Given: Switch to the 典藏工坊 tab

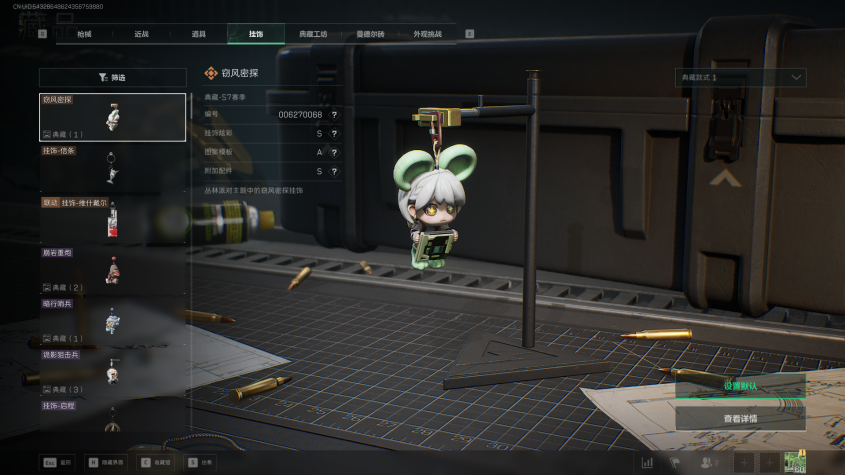Looking at the screenshot, I should (313, 34).
